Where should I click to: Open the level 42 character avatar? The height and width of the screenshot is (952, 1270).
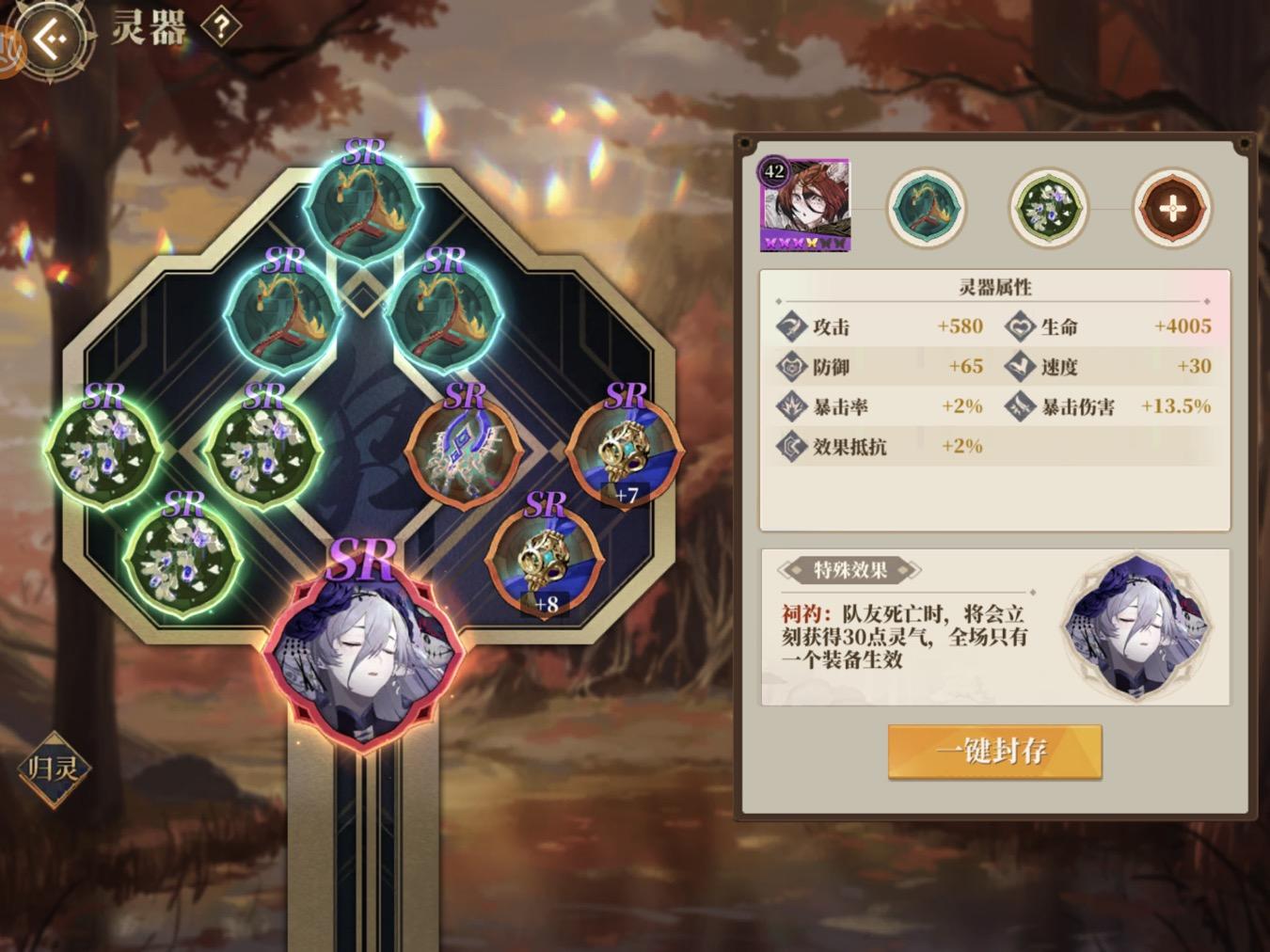tap(804, 204)
